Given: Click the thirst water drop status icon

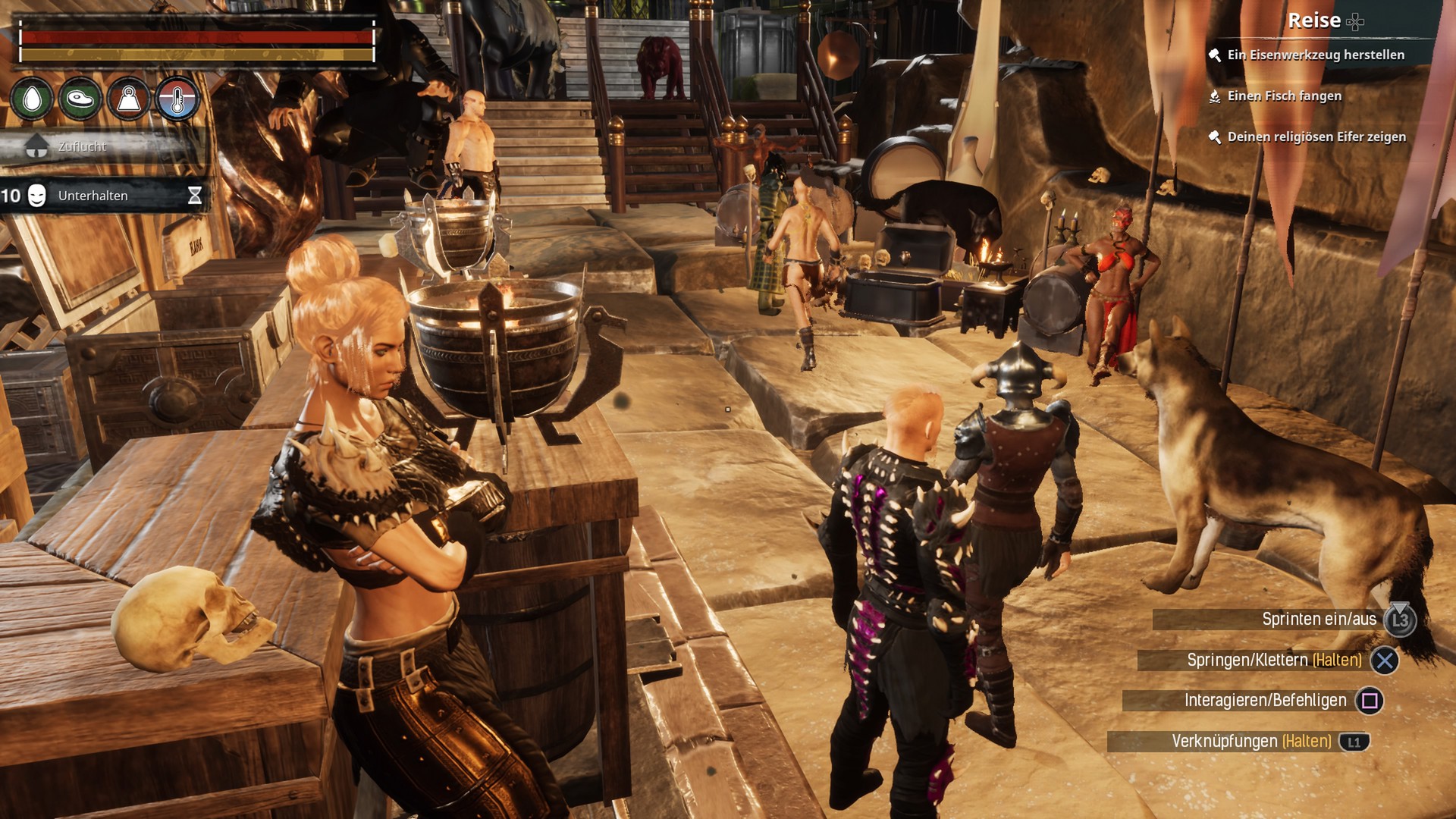Looking at the screenshot, I should 32,99.
